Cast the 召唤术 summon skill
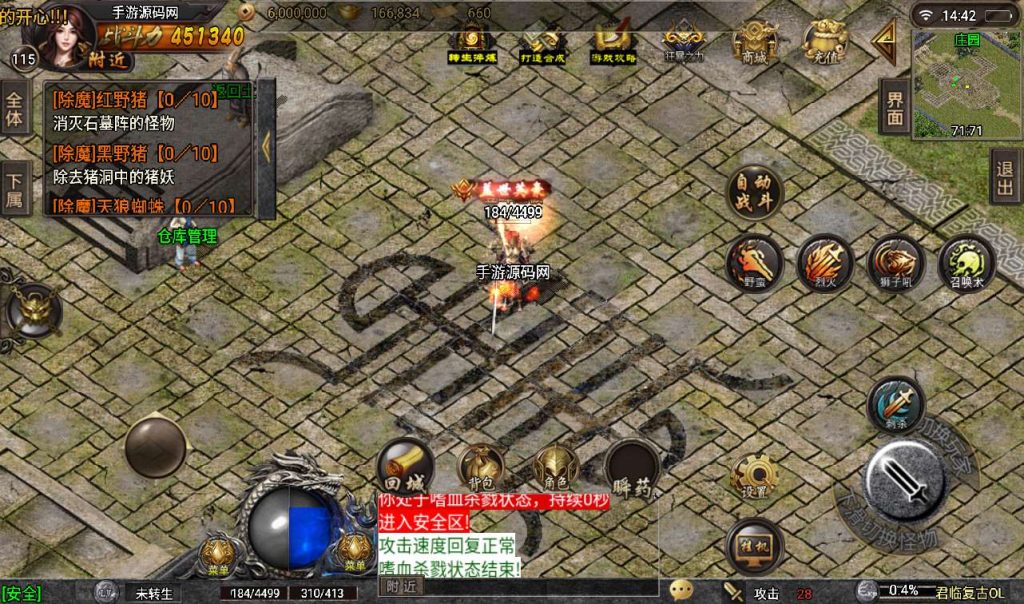This screenshot has width=1024, height=604. coord(966,262)
